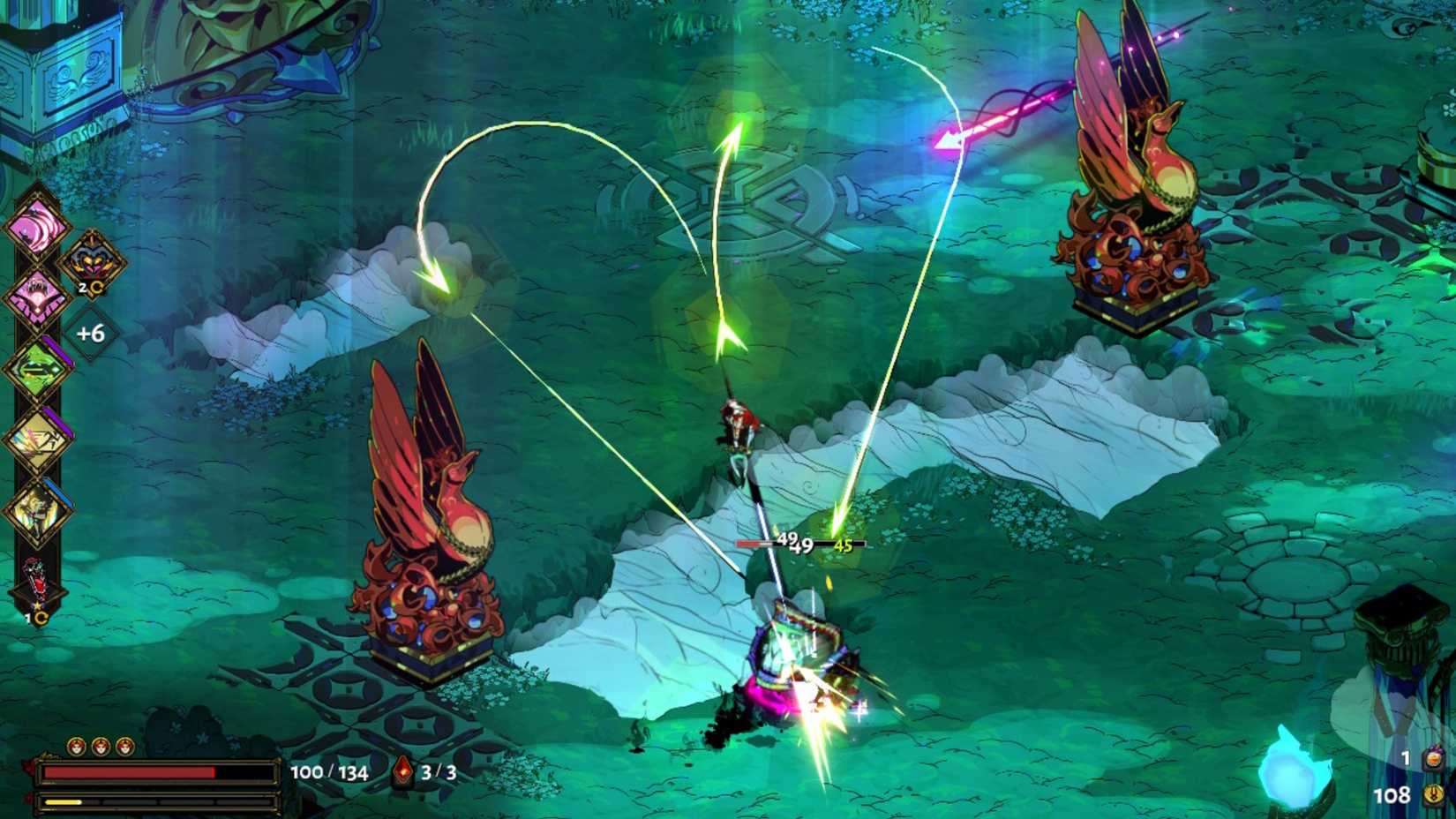The height and width of the screenshot is (819, 1456).
Task: Click the second pink special boon icon
Action: coord(37,295)
